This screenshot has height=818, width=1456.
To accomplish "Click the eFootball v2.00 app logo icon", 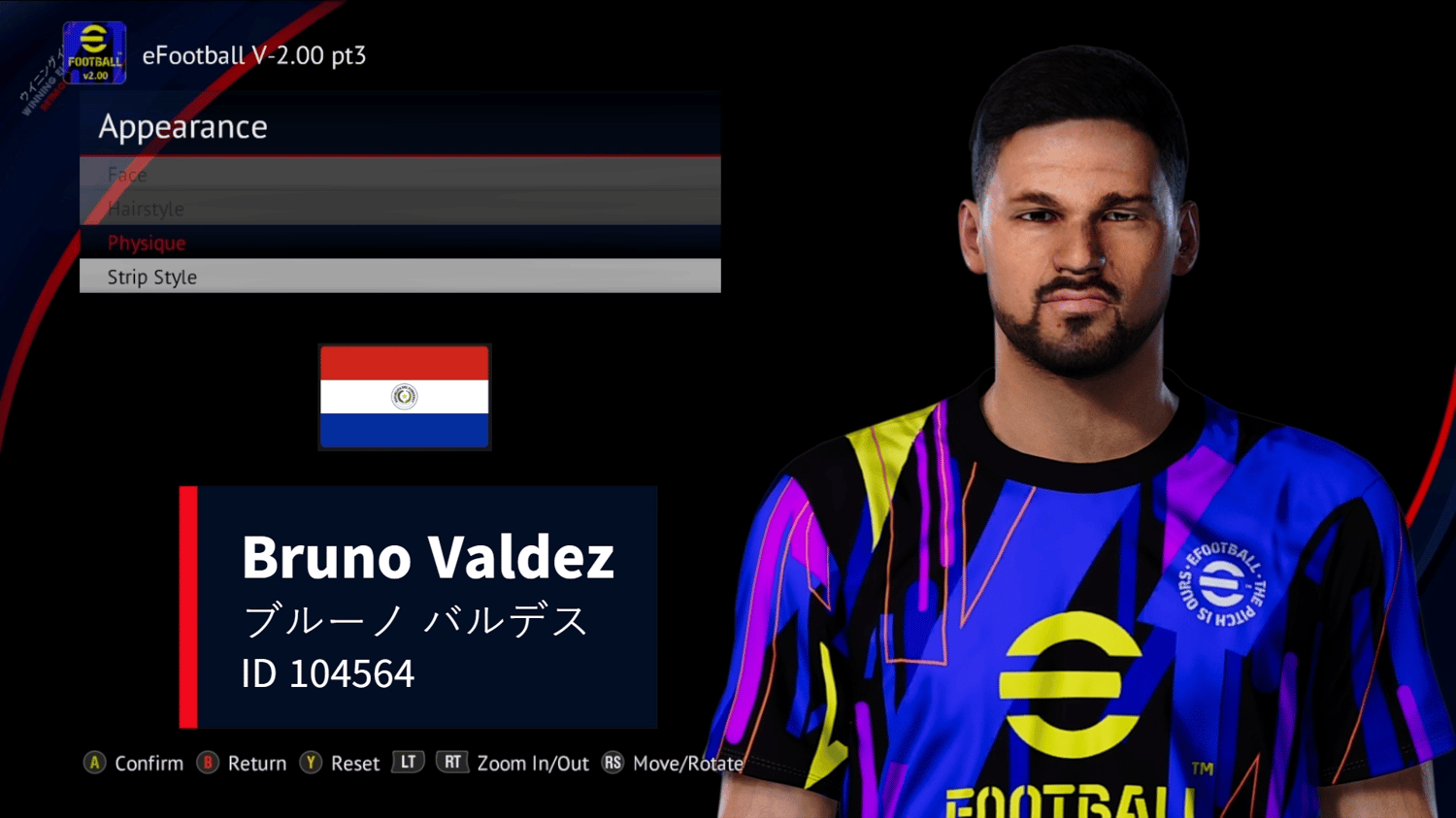I will point(92,50).
